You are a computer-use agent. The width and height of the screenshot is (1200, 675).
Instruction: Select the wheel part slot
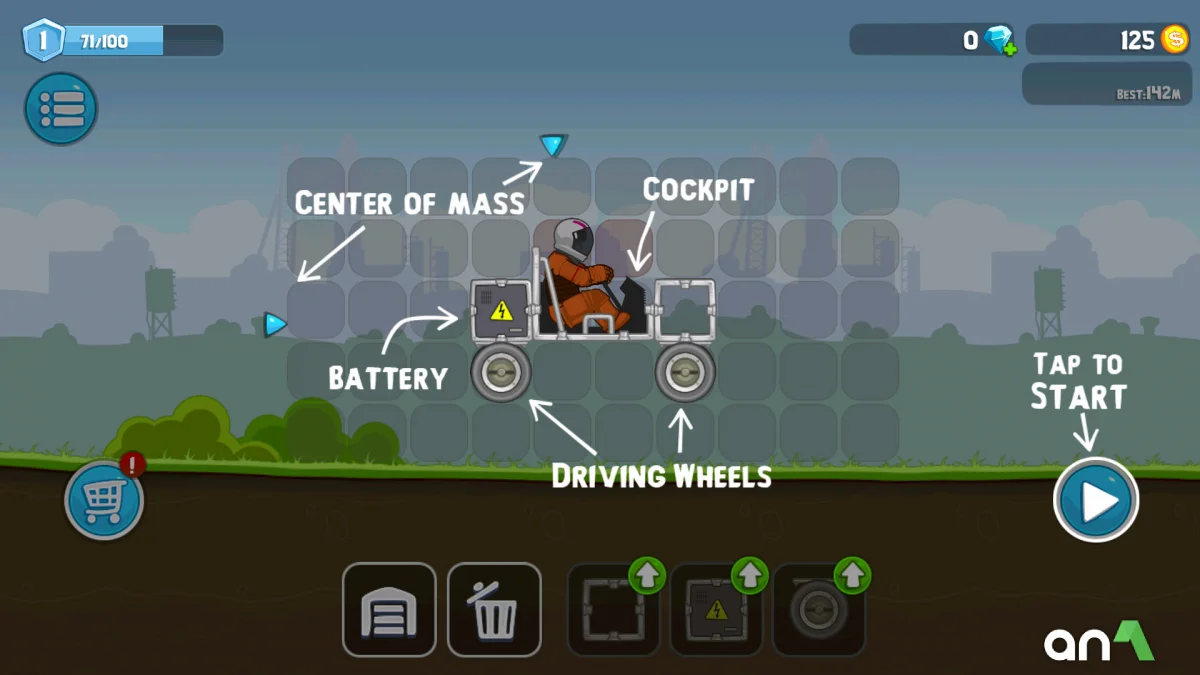[x=817, y=612]
